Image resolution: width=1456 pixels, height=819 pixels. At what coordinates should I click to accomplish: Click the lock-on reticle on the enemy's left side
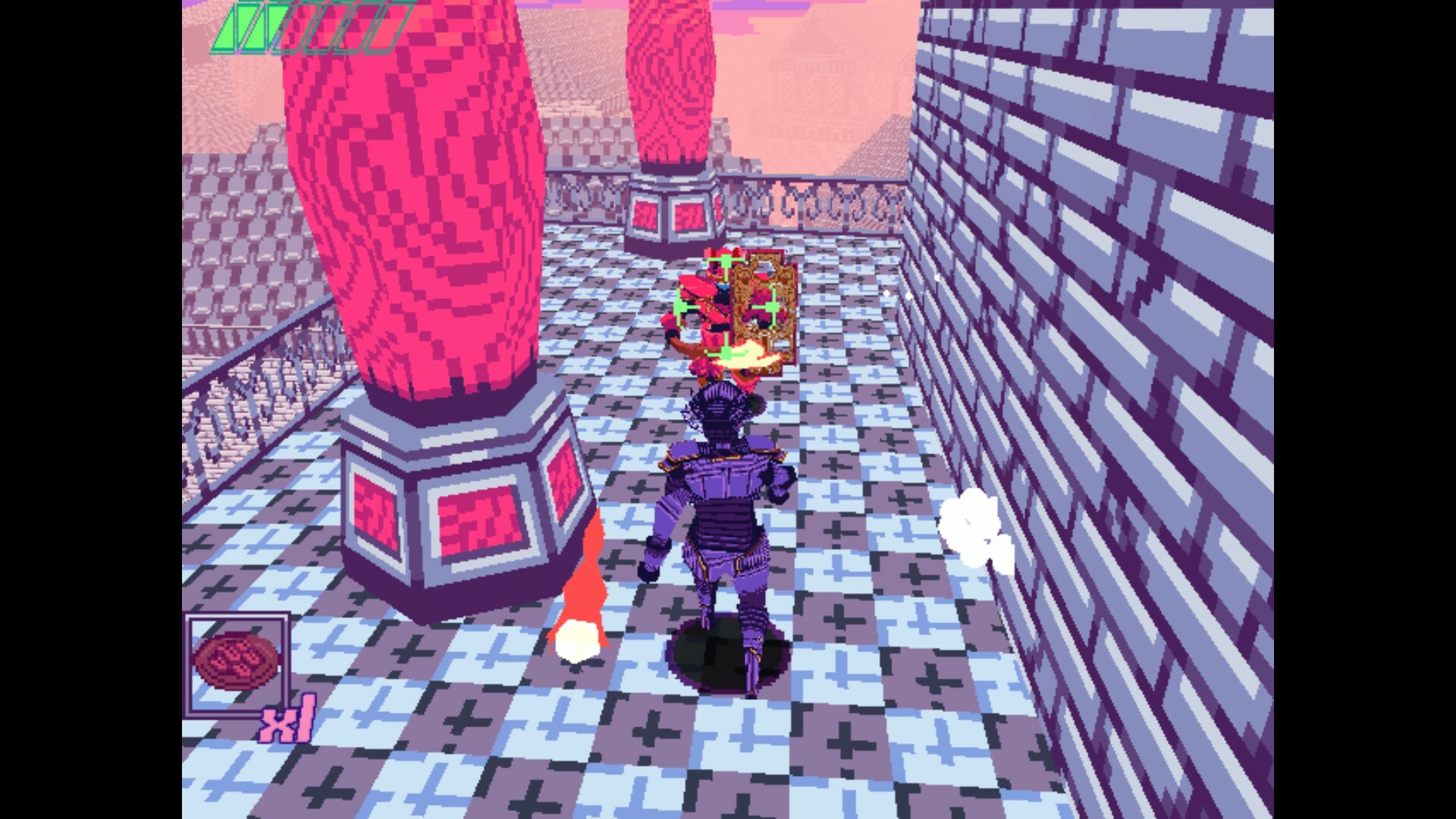(x=681, y=306)
